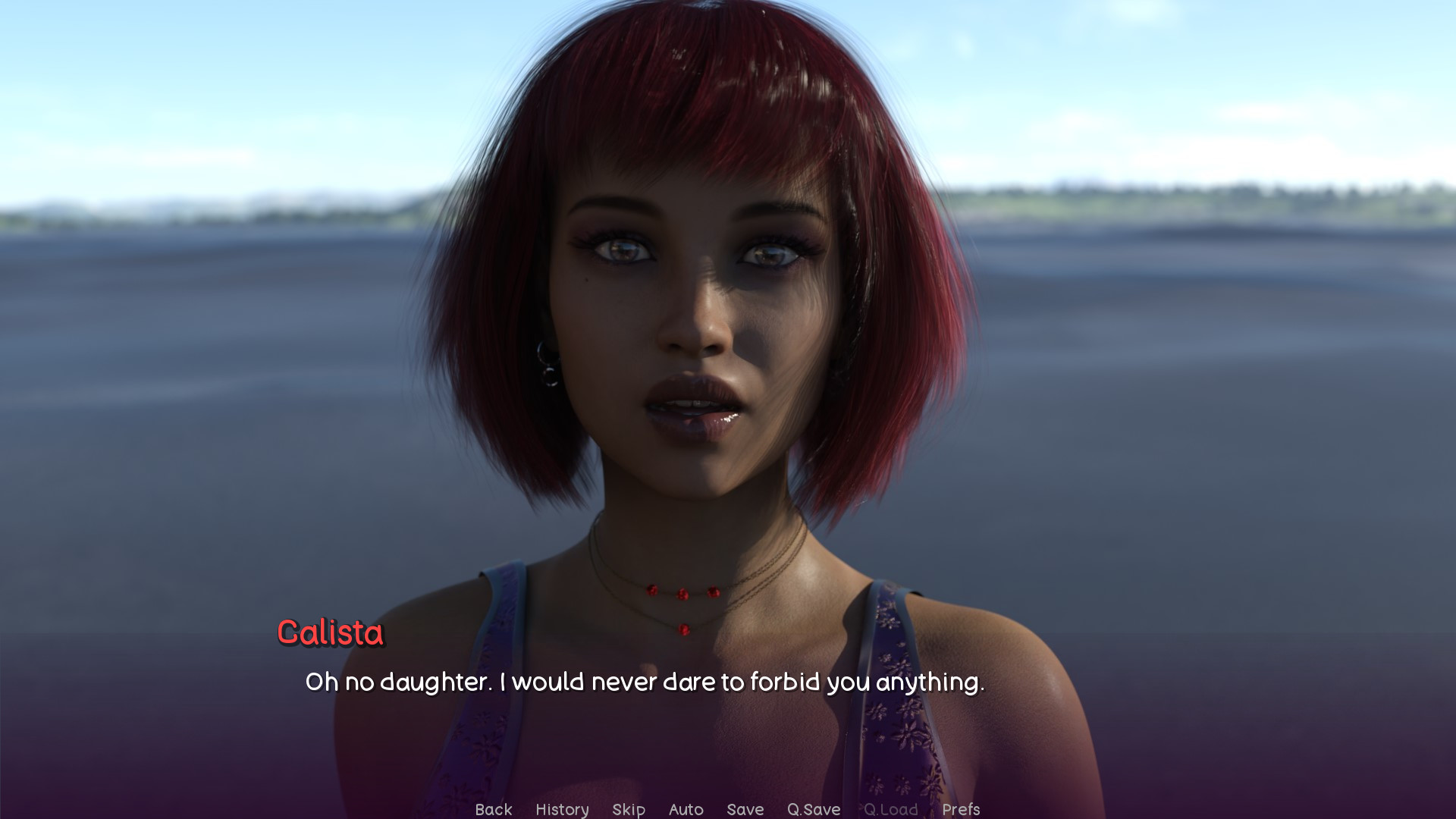Enable Skip mode for fast-forwarding text
The width and height of the screenshot is (1456, 819).
(x=629, y=809)
